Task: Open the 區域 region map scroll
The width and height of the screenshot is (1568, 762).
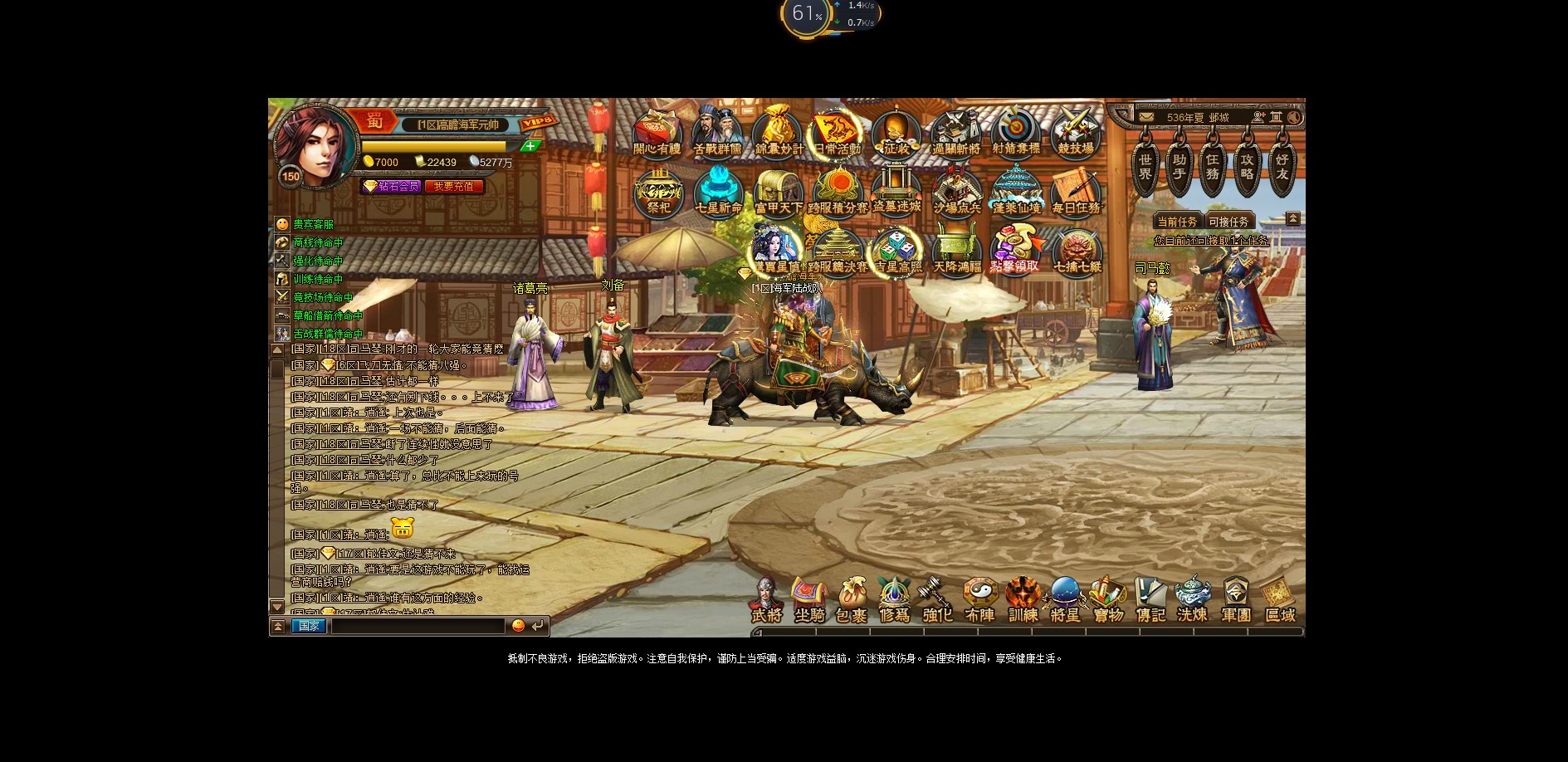Action: pyautogui.click(x=1280, y=599)
